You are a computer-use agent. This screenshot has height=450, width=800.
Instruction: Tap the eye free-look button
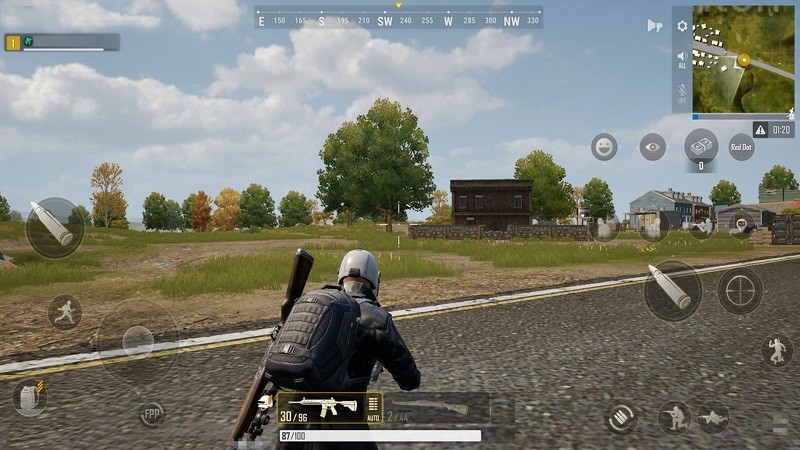[652, 147]
